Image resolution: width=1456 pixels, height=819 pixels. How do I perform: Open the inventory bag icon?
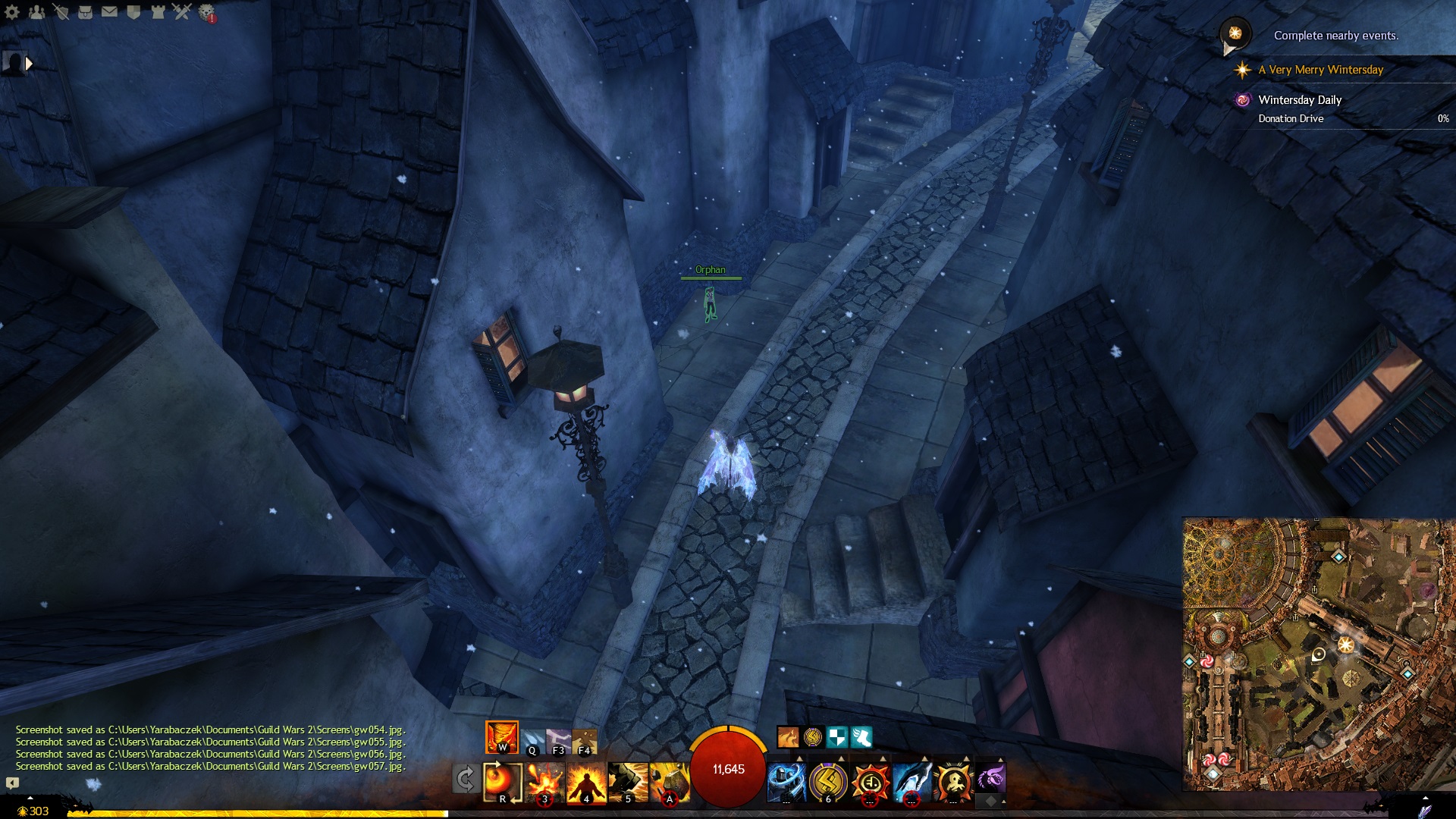(x=85, y=12)
